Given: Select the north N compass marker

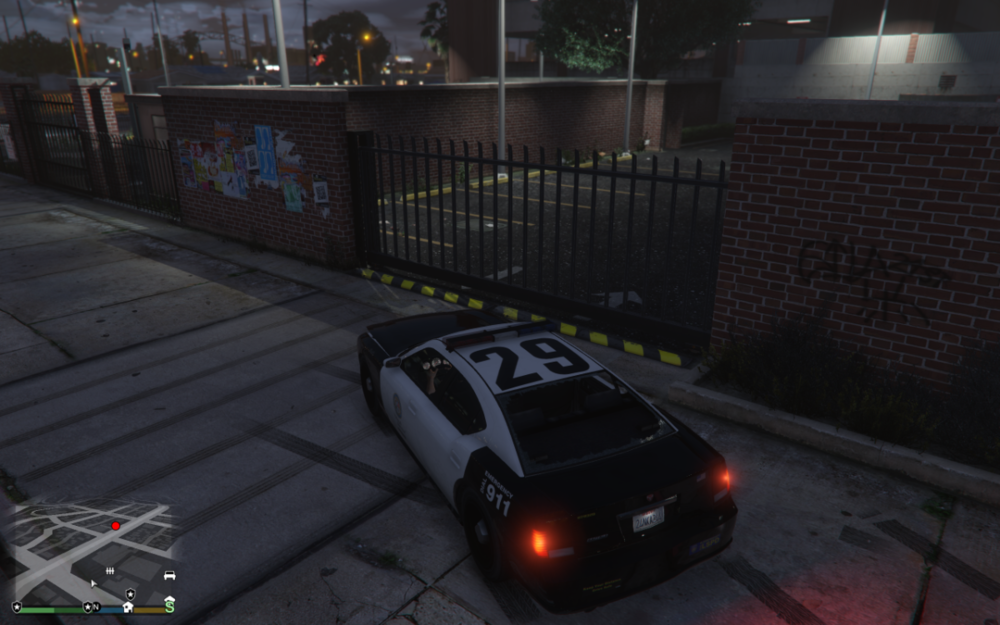Looking at the screenshot, I should coord(97,607).
